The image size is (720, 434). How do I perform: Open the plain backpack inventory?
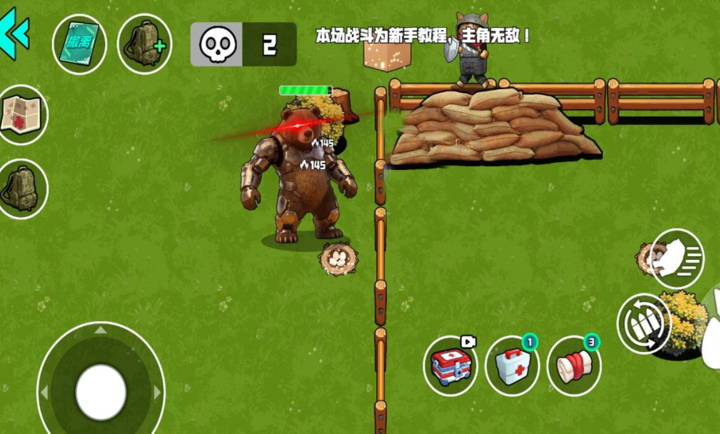click(22, 187)
